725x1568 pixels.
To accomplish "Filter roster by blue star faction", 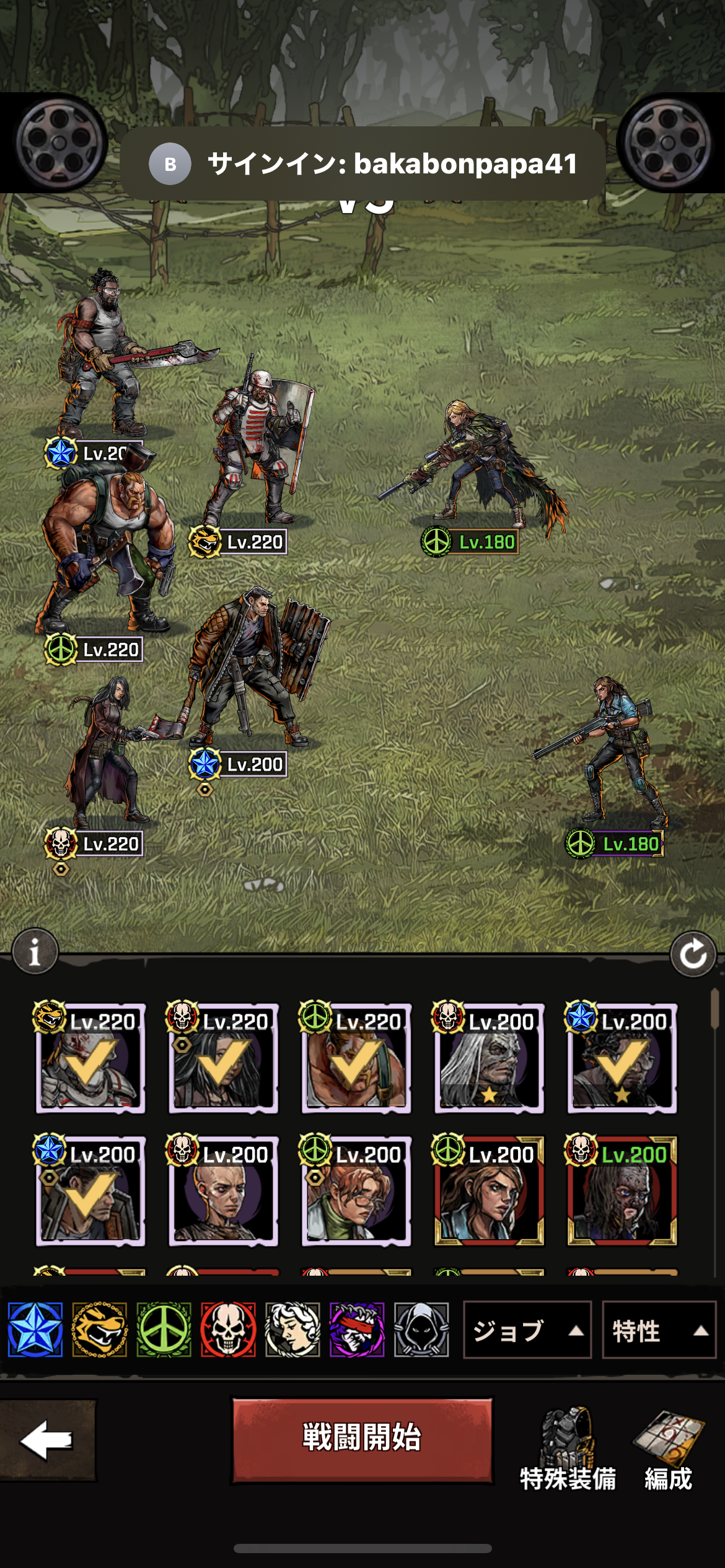I will [35, 1330].
